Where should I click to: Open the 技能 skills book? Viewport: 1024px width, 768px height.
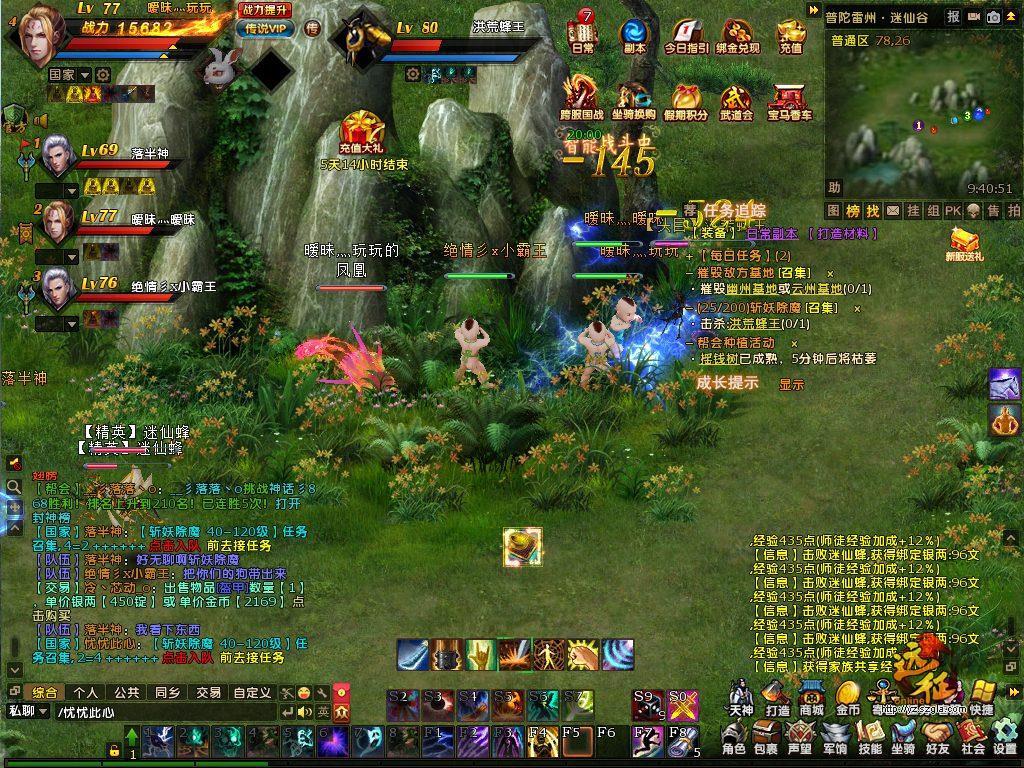coord(870,740)
